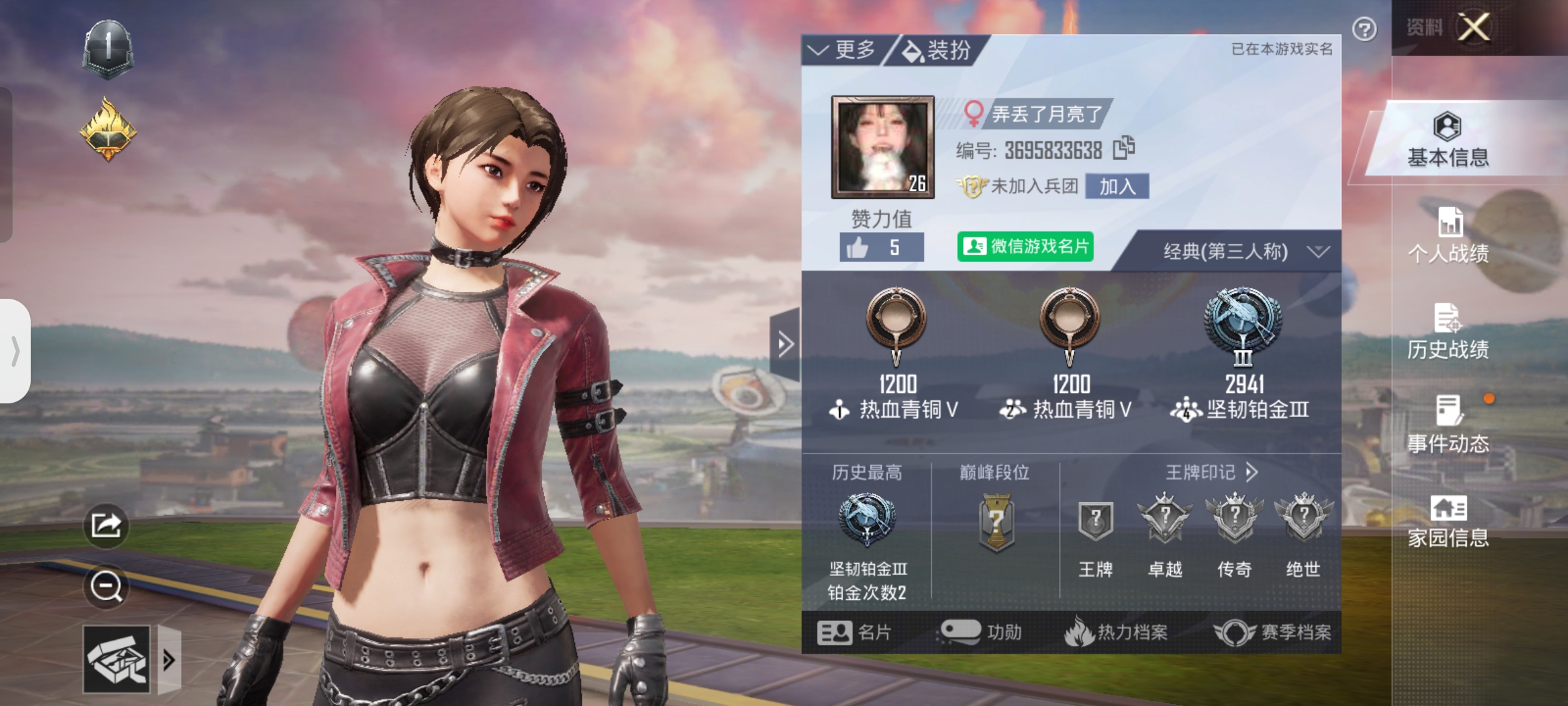View the 赛季档案 season archive
The height and width of the screenshot is (706, 1568).
click(x=1273, y=632)
